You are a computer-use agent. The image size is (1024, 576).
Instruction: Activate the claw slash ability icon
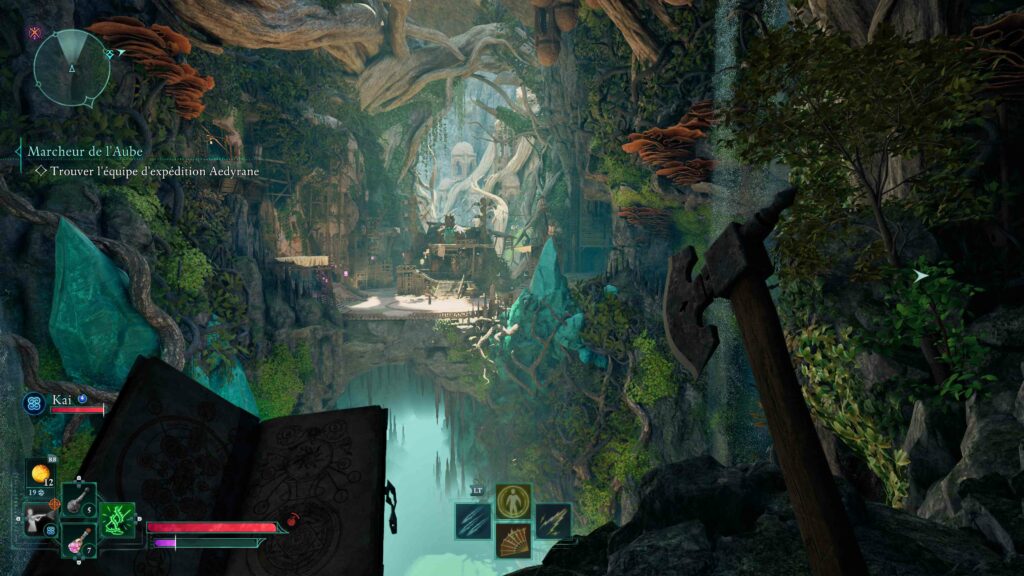coord(473,520)
